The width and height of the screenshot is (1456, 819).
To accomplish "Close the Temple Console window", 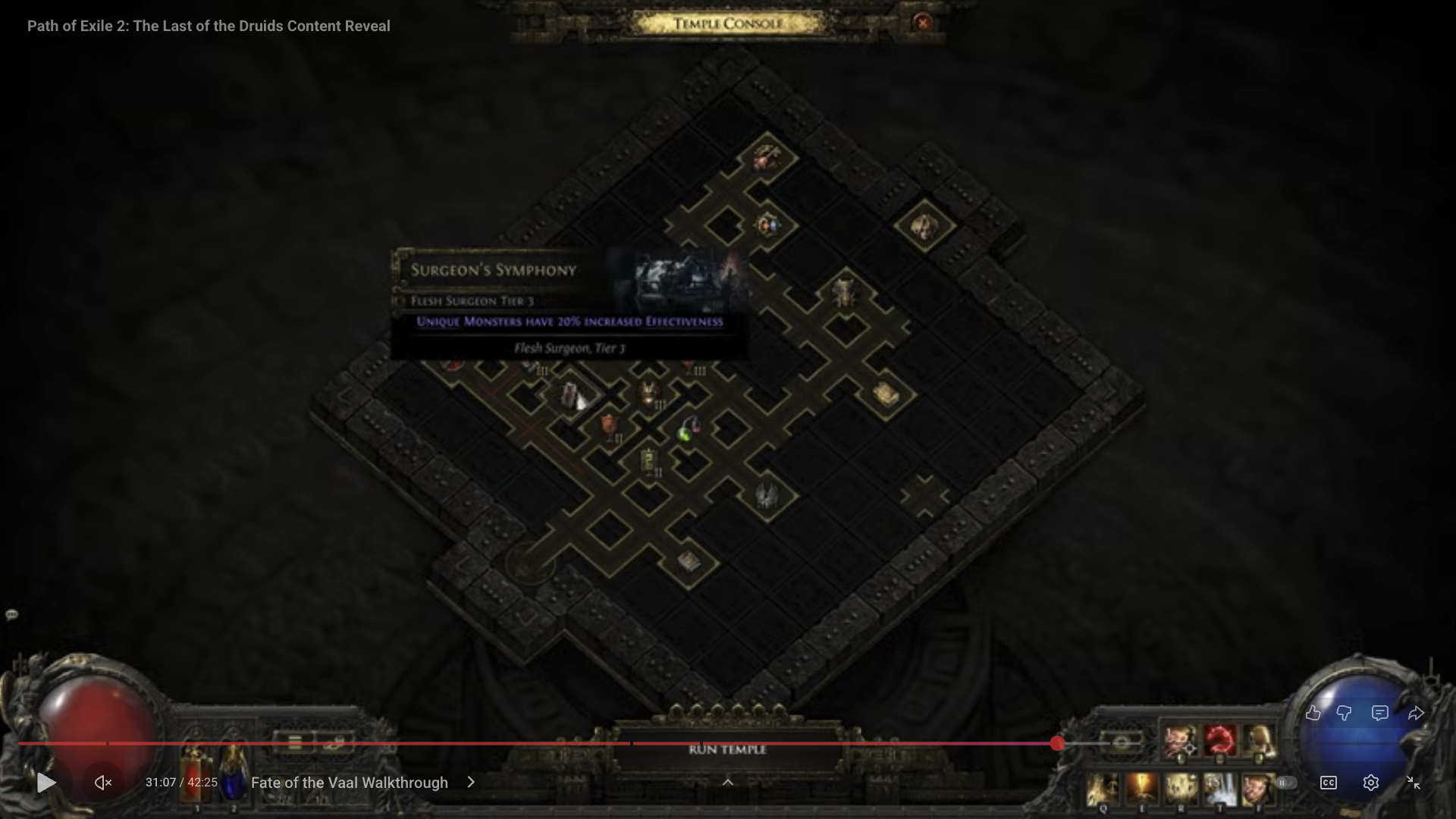I will click(922, 23).
